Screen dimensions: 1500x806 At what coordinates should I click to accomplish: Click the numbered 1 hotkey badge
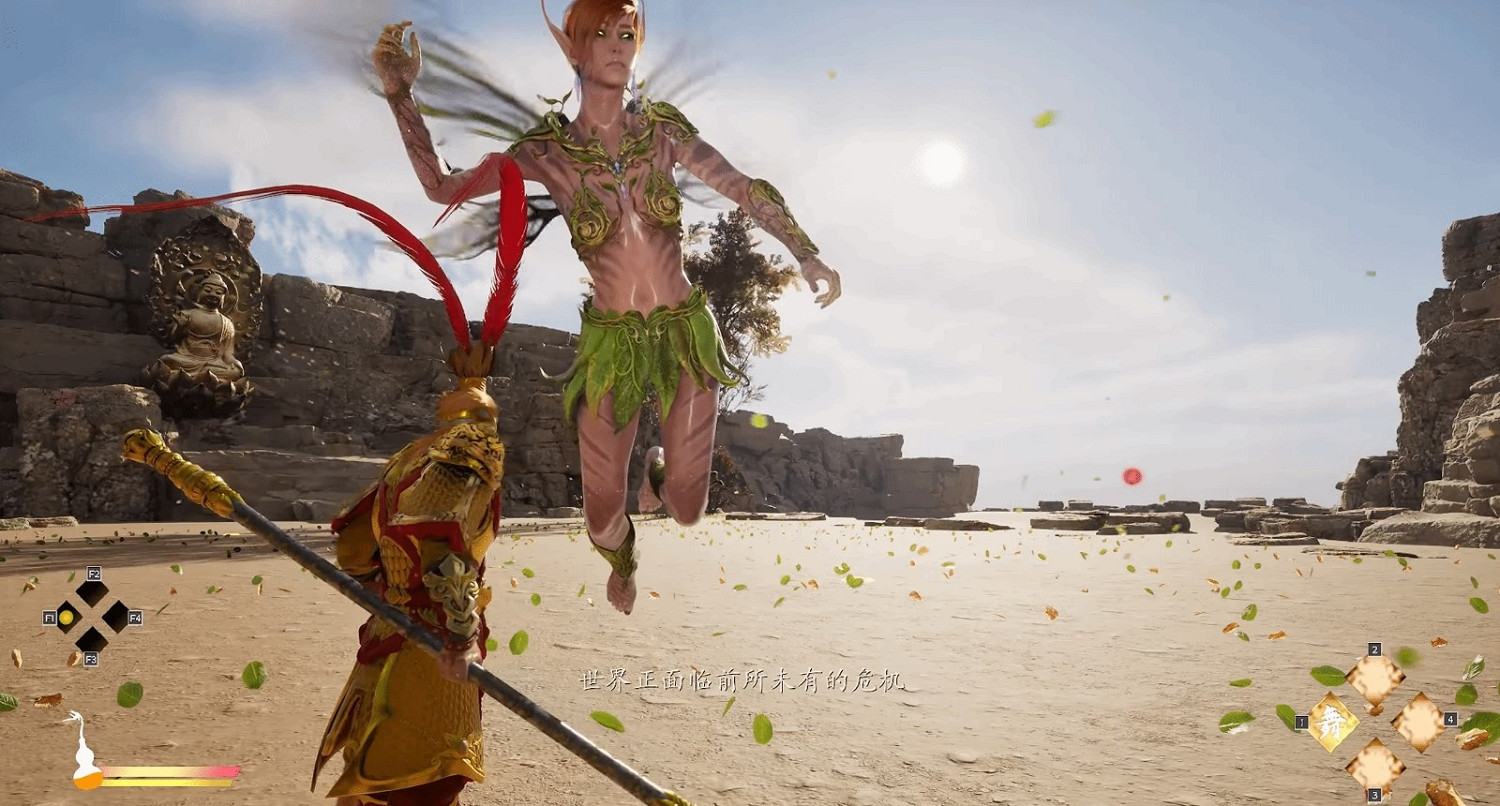[x=1301, y=722]
